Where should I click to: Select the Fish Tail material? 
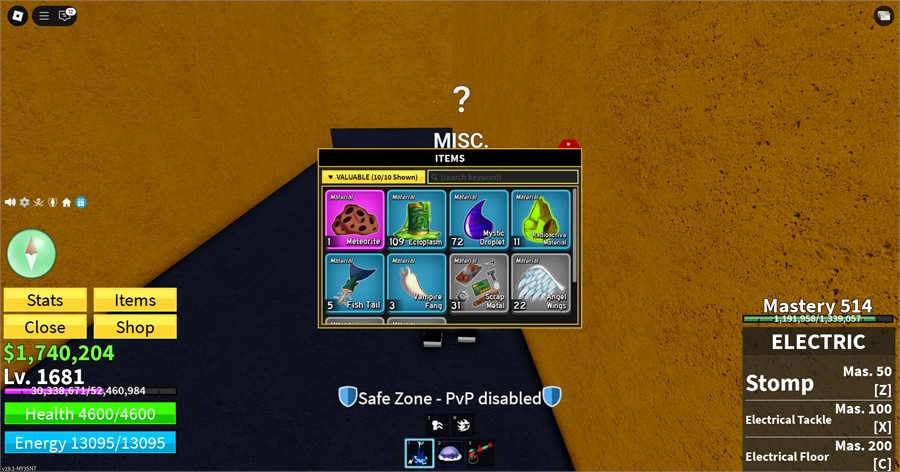[354, 283]
